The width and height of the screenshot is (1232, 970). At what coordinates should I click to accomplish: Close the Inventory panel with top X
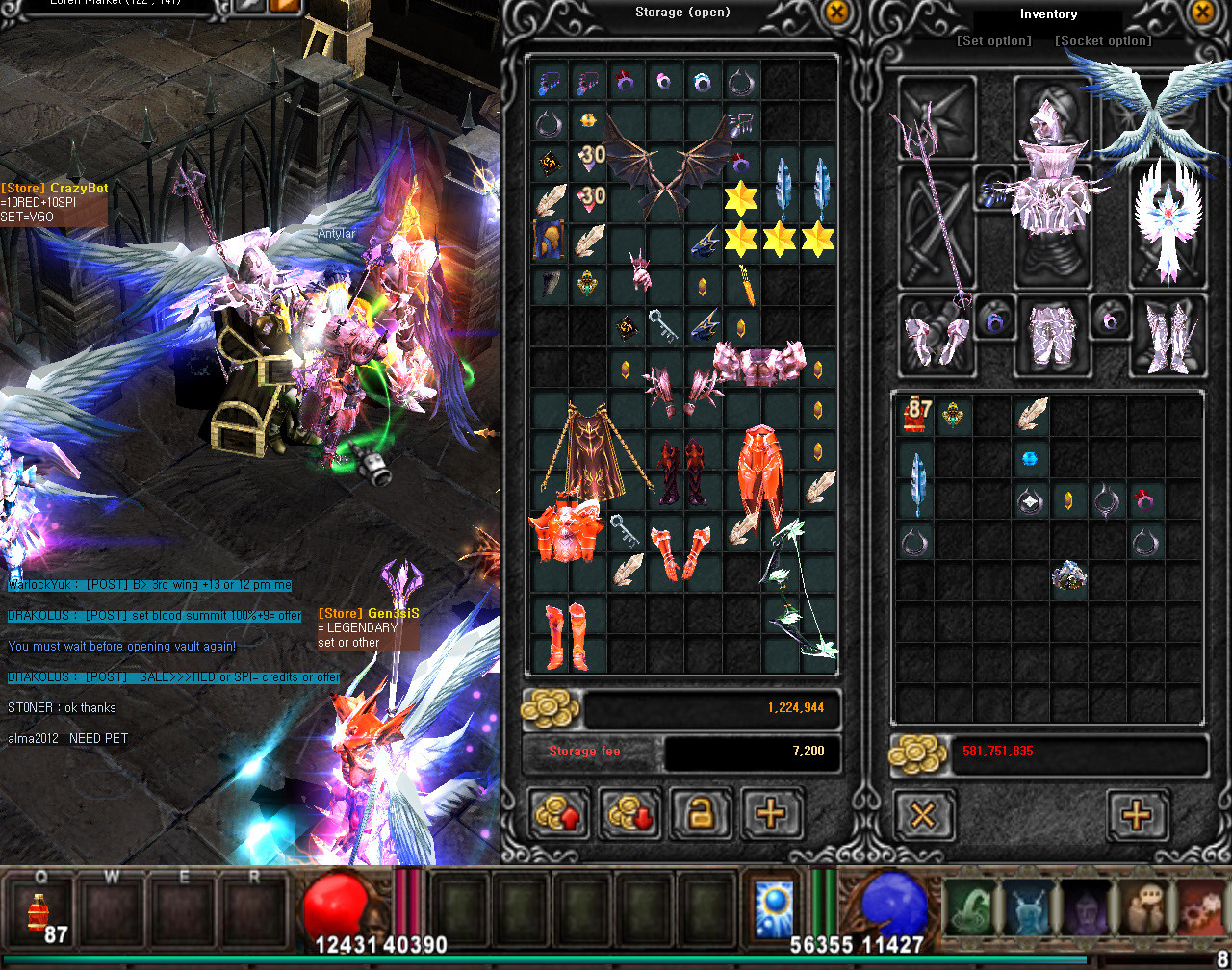pyautogui.click(x=1202, y=13)
